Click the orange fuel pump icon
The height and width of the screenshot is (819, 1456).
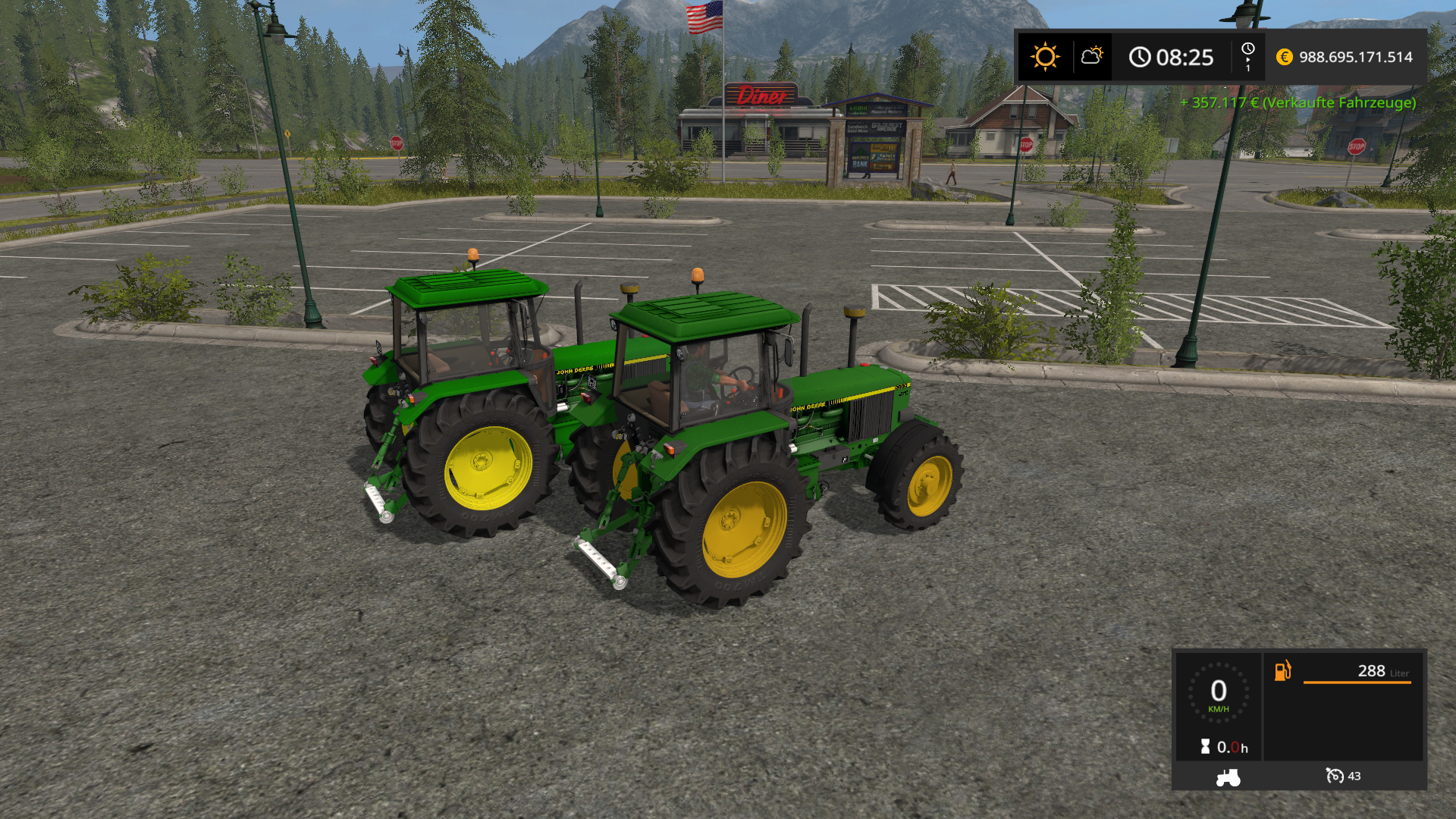(1282, 670)
